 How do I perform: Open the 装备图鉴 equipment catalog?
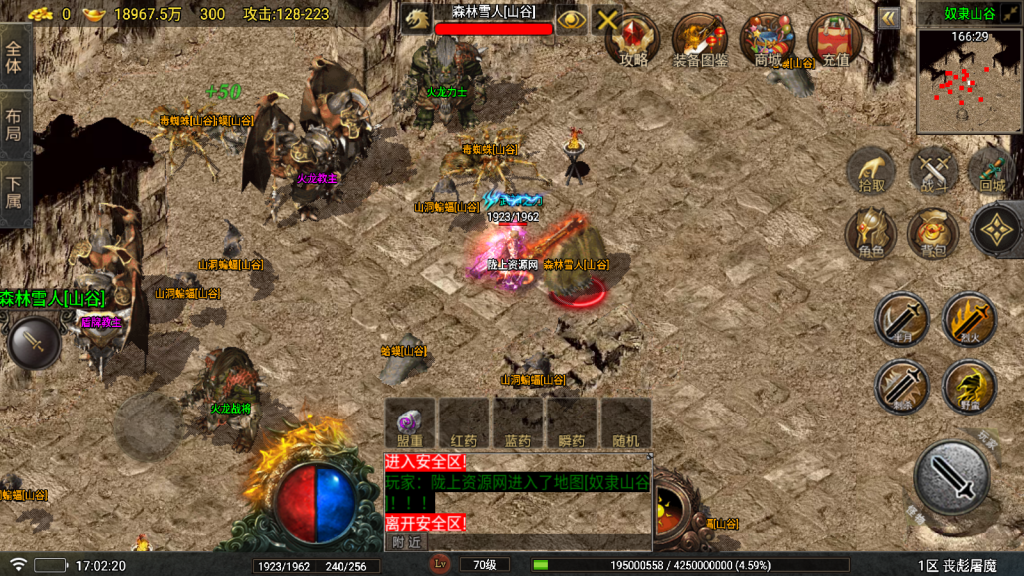[700, 40]
